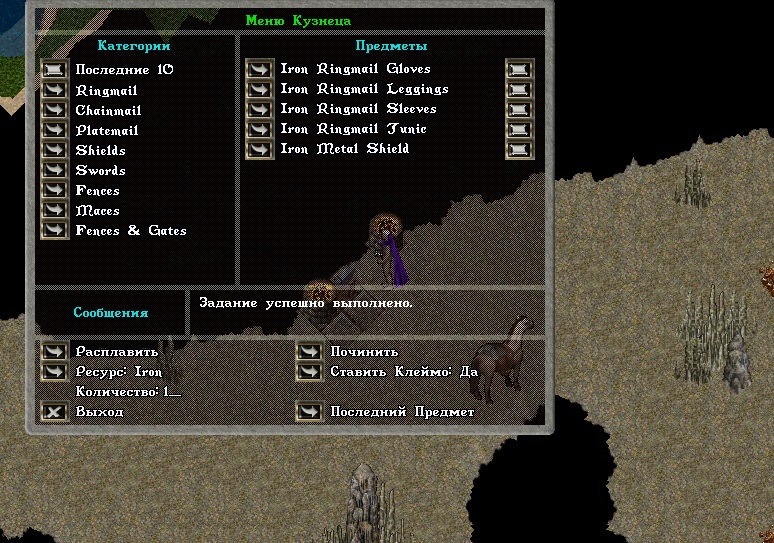Select the Последние 10 category
The height and width of the screenshot is (543, 774).
tap(54, 70)
